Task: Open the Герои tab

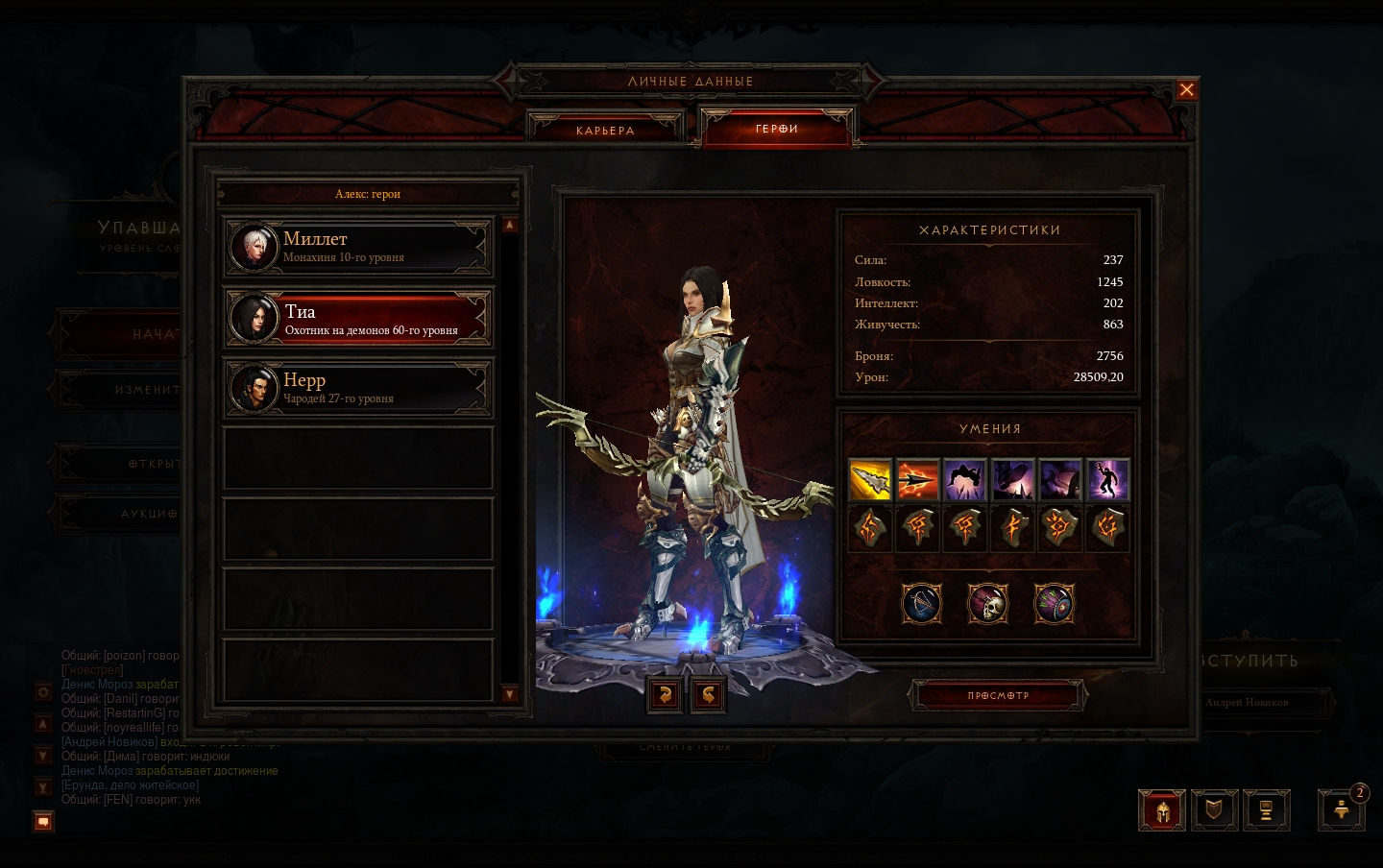Action: click(x=777, y=129)
